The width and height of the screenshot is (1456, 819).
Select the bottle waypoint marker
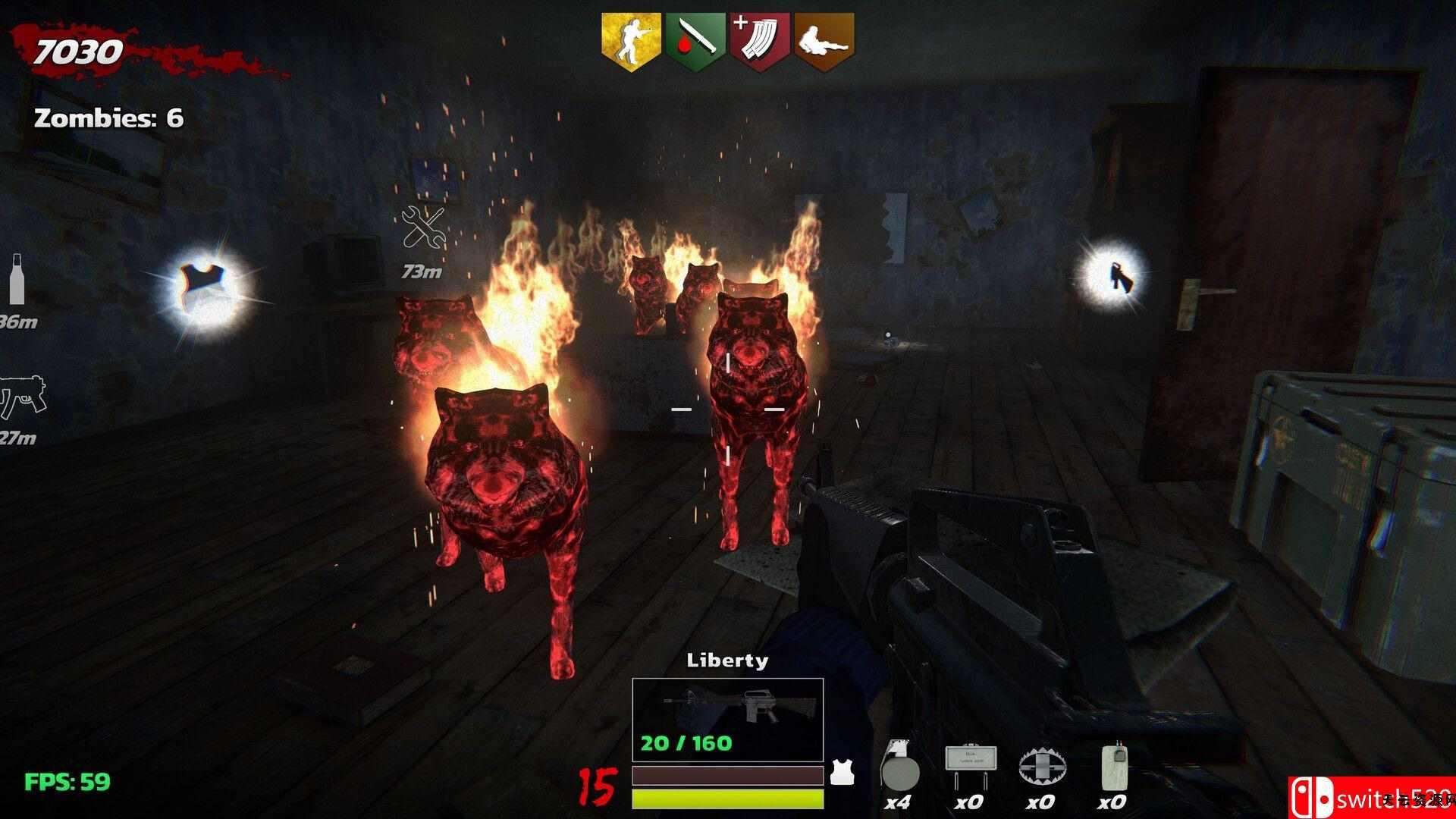(x=17, y=279)
